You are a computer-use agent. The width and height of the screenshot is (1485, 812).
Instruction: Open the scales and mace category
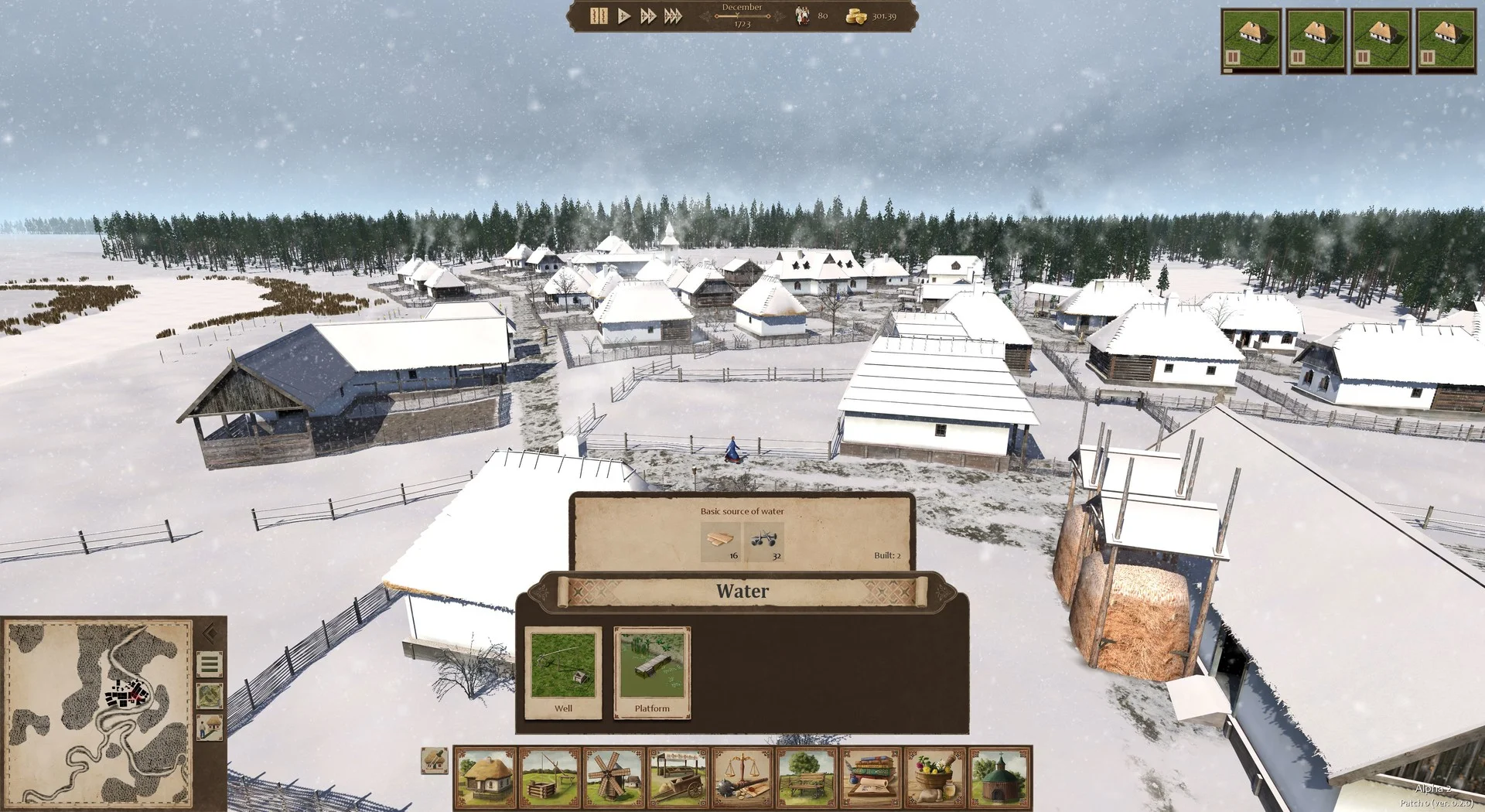tap(742, 777)
